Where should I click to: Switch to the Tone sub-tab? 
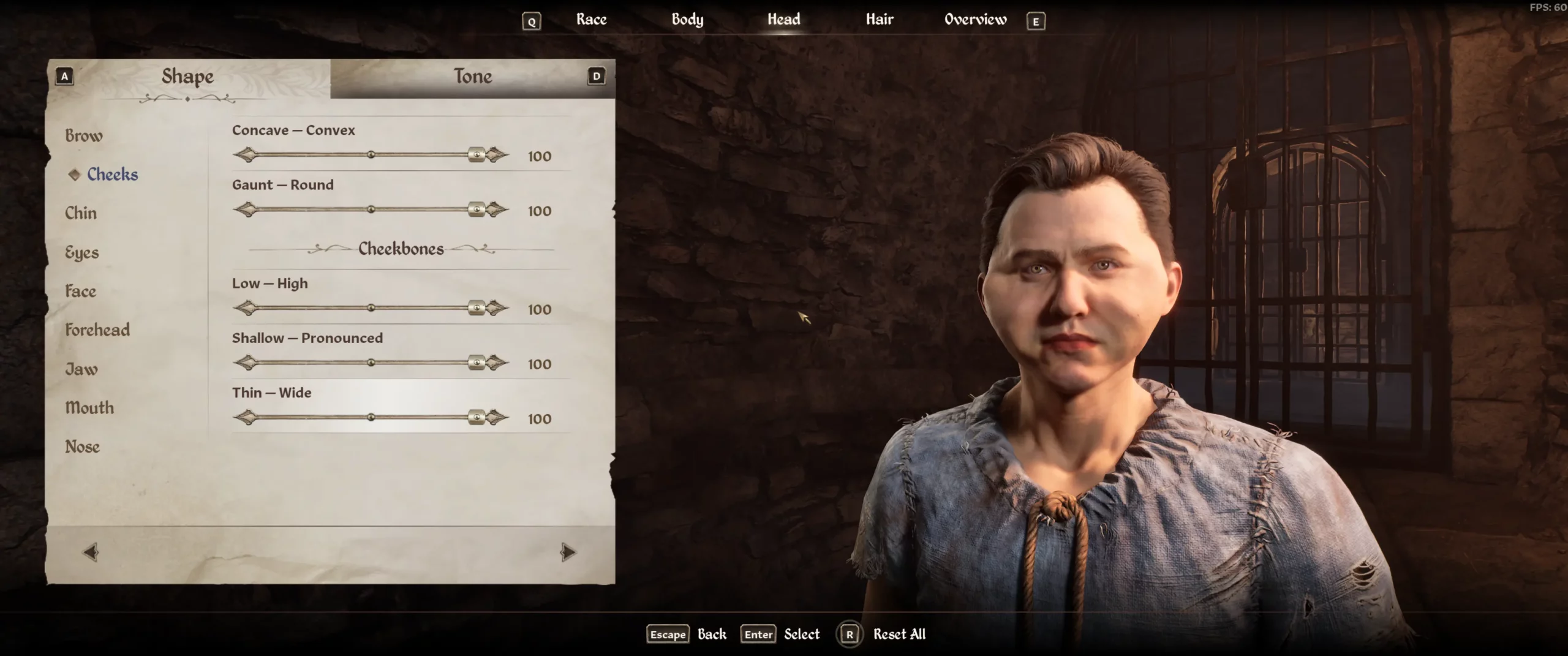[x=472, y=77]
